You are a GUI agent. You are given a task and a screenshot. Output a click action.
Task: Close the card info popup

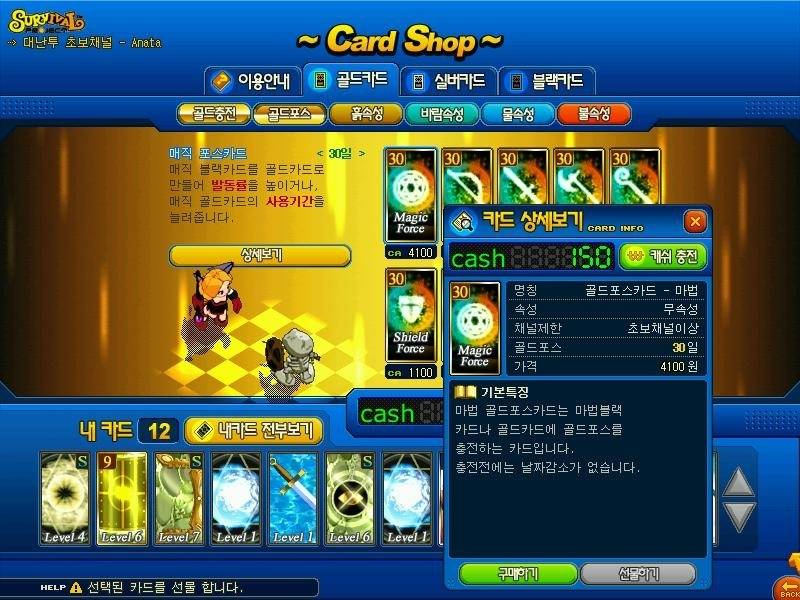694,221
